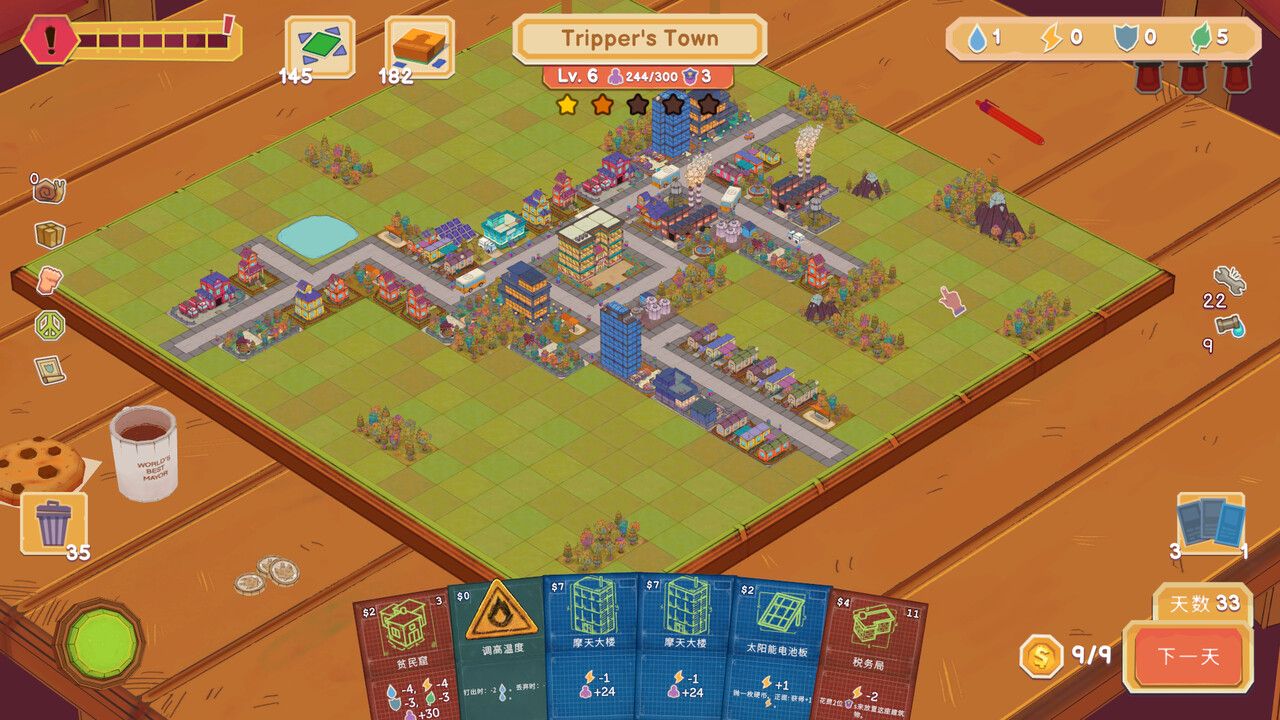Play the 调高温度 fire warning card
The image size is (1280, 720).
[x=496, y=645]
